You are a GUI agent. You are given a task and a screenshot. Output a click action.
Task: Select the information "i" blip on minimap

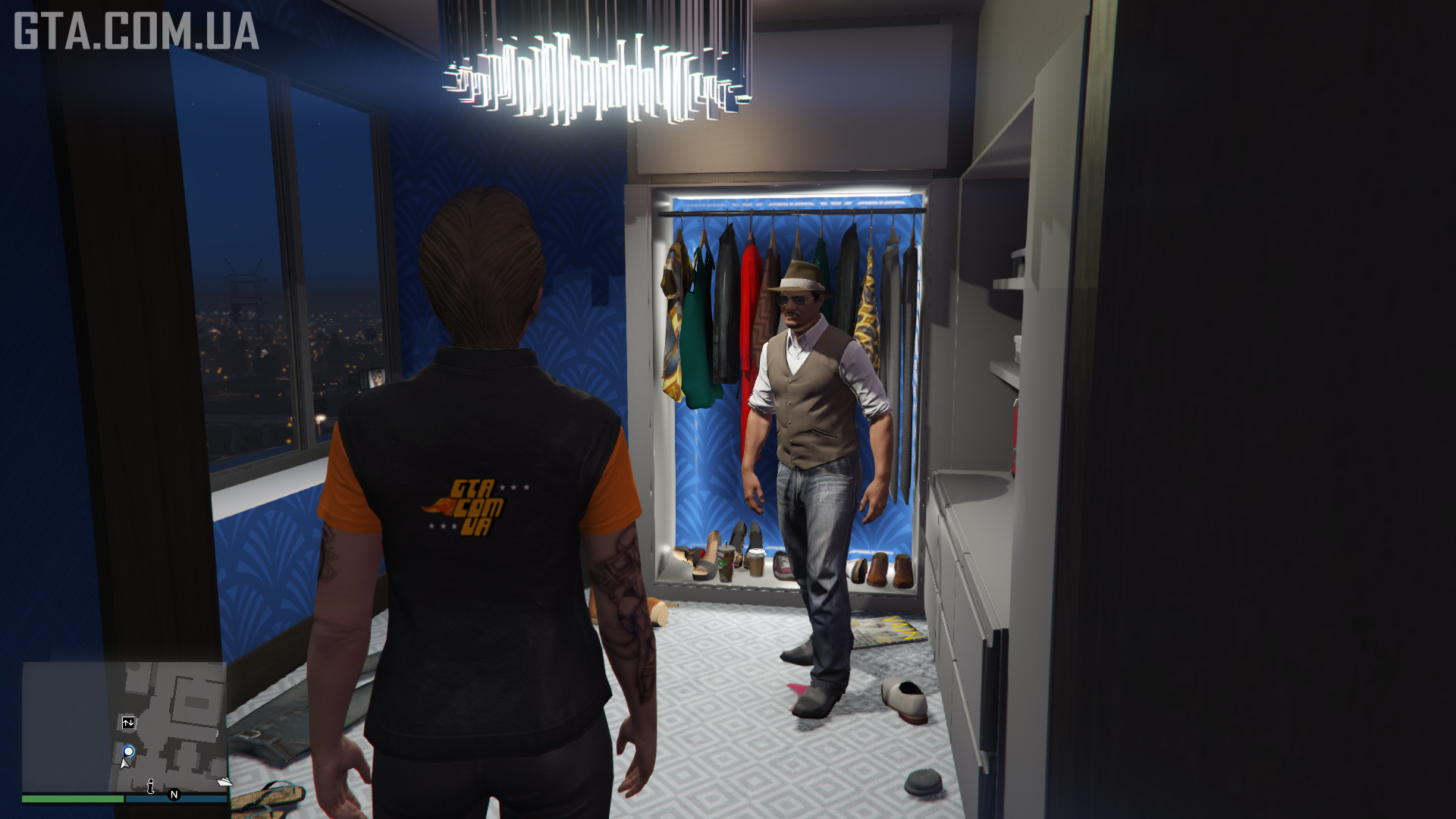(x=150, y=786)
